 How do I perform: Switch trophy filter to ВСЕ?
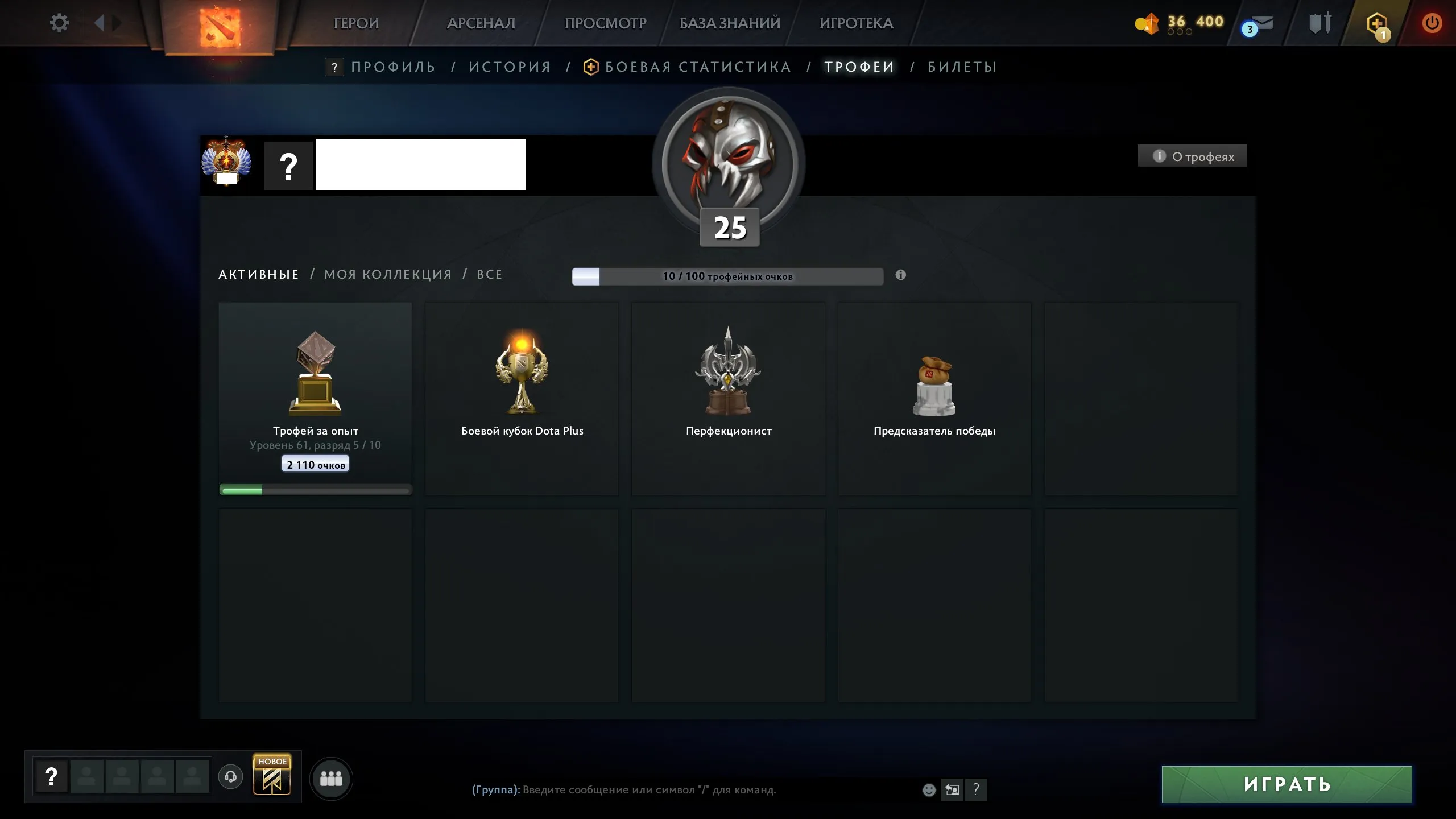pos(489,274)
